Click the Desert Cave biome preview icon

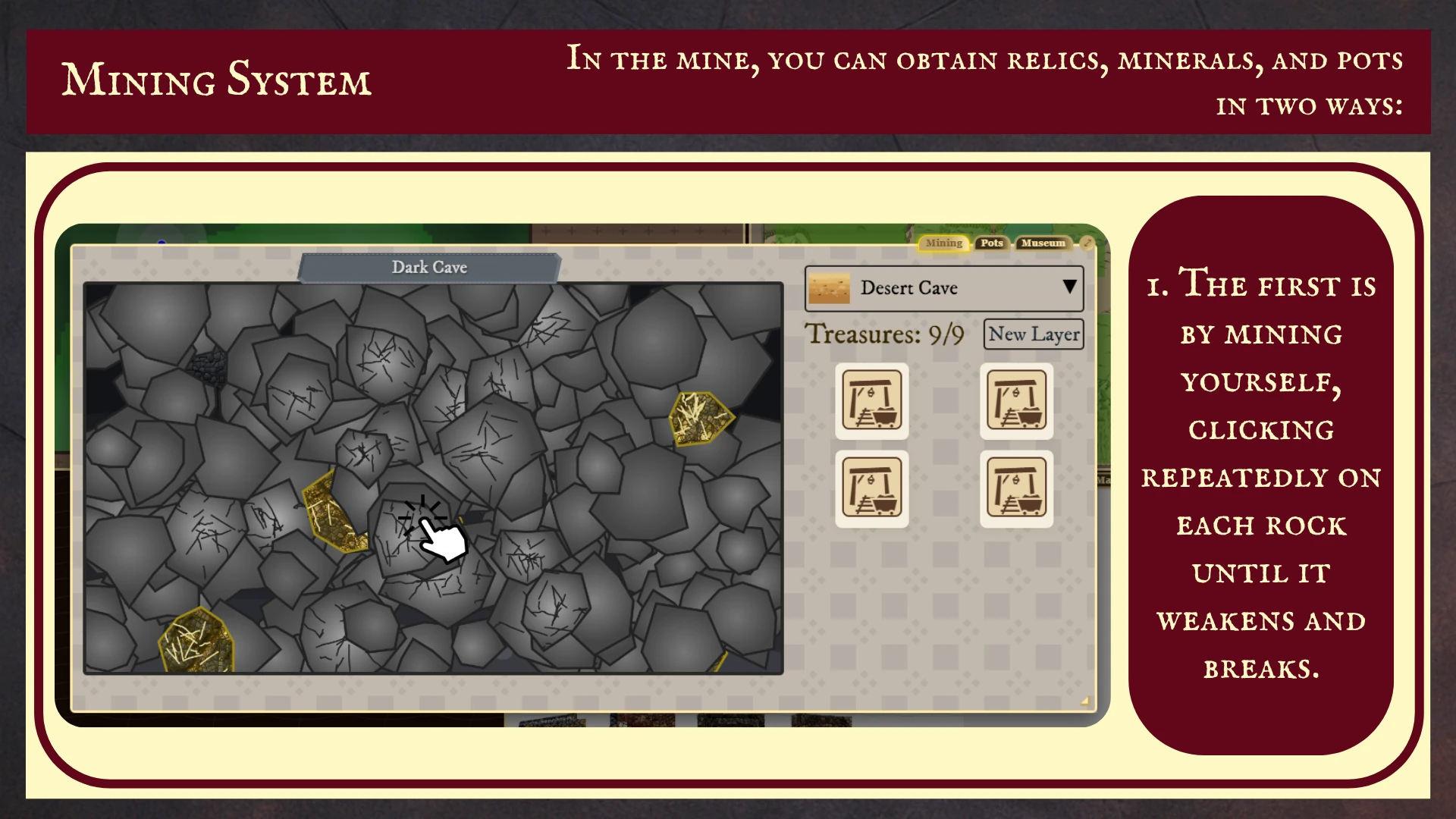(828, 288)
